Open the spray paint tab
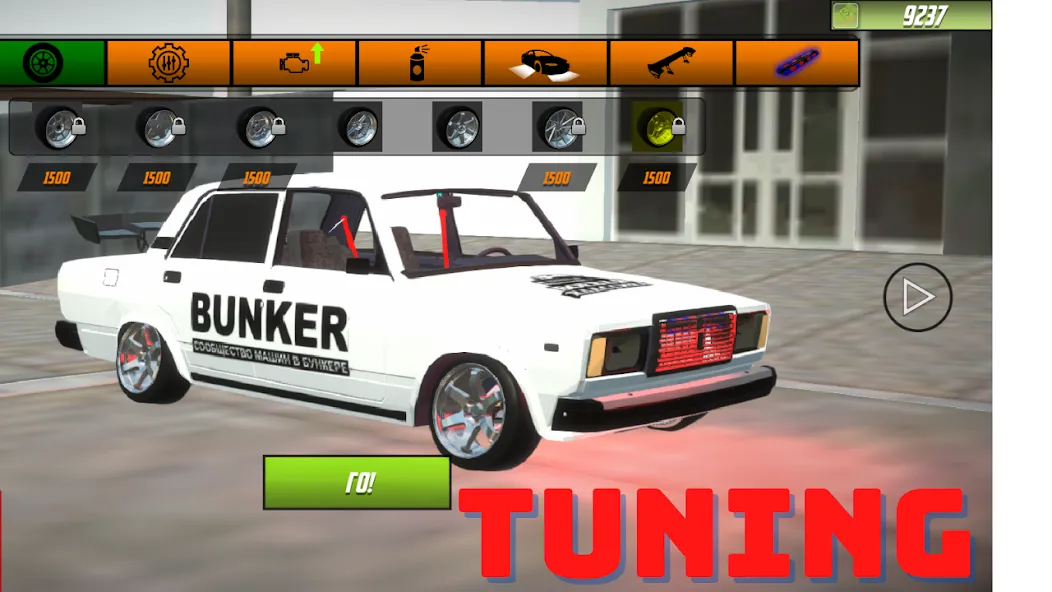The height and width of the screenshot is (592, 1052). [420, 63]
